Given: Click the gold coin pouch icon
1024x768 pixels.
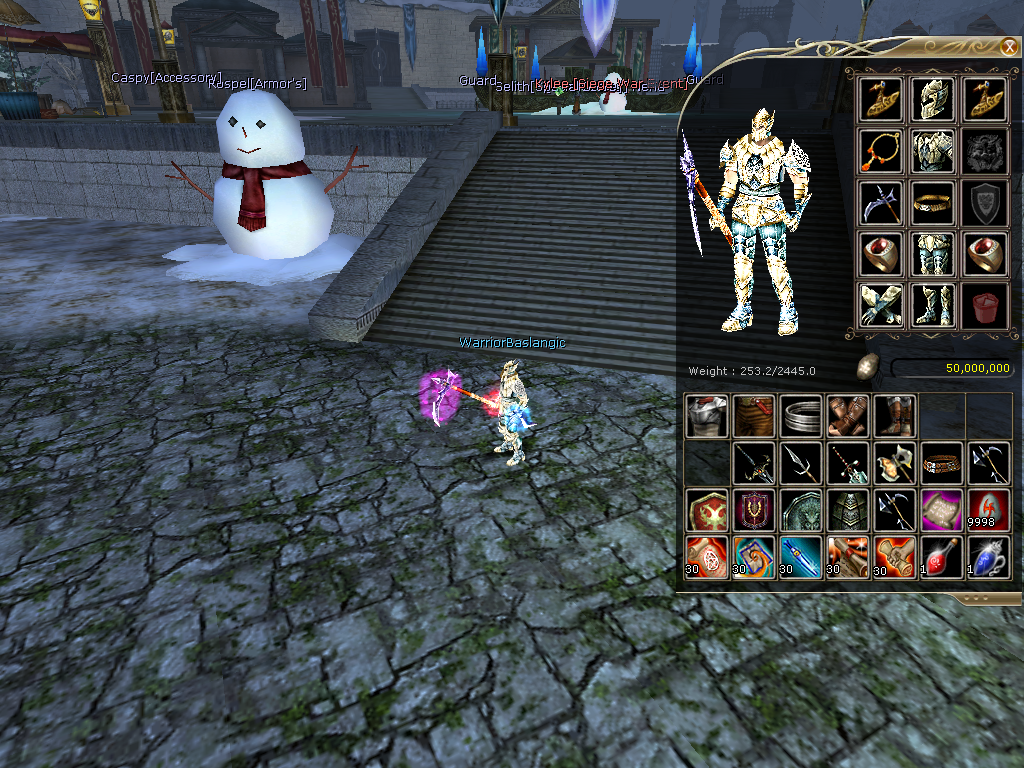Looking at the screenshot, I should point(868,367).
